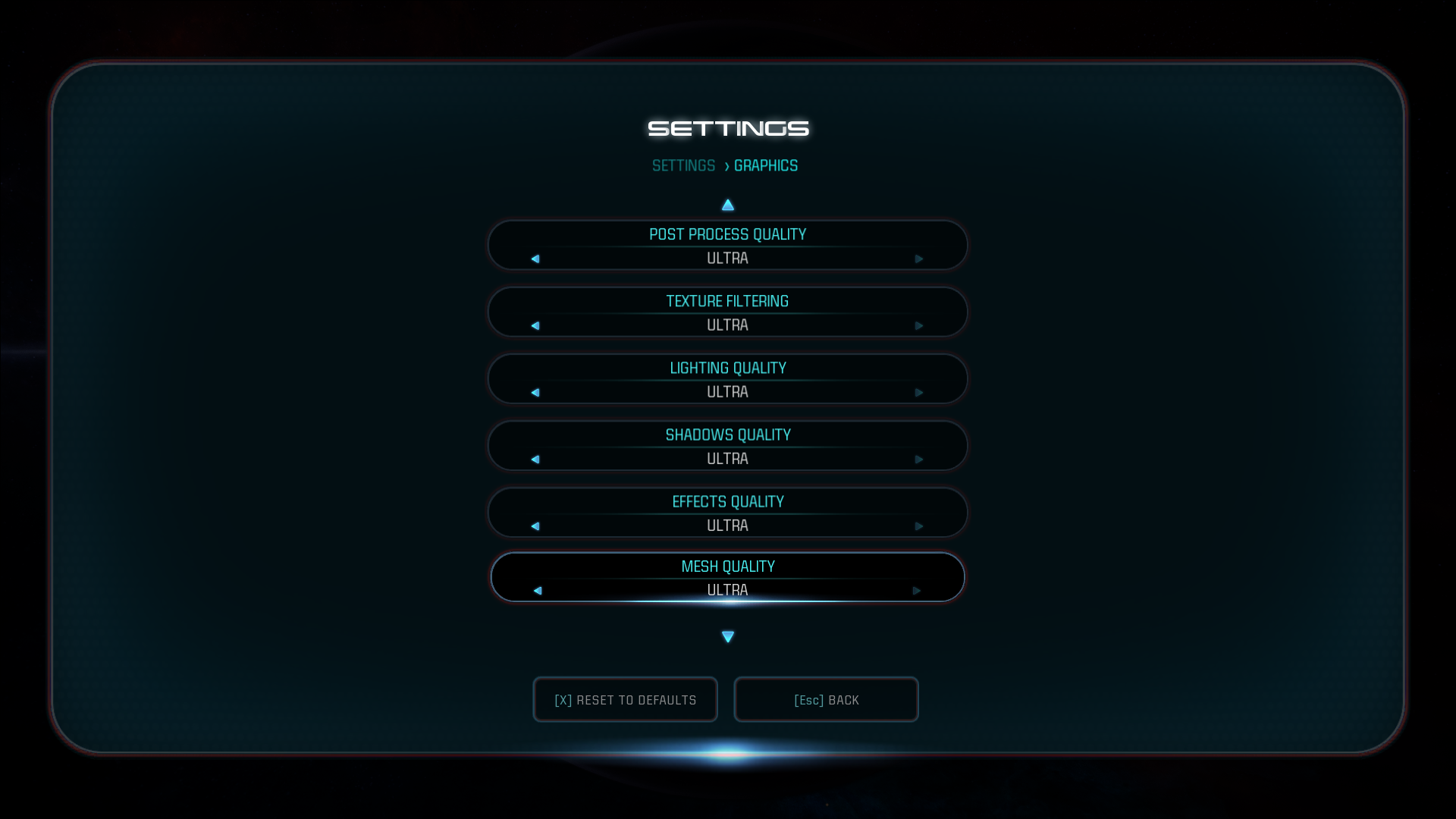This screenshot has height=819, width=1456.
Task: Decrease Texture Filtering level
Action: click(536, 325)
